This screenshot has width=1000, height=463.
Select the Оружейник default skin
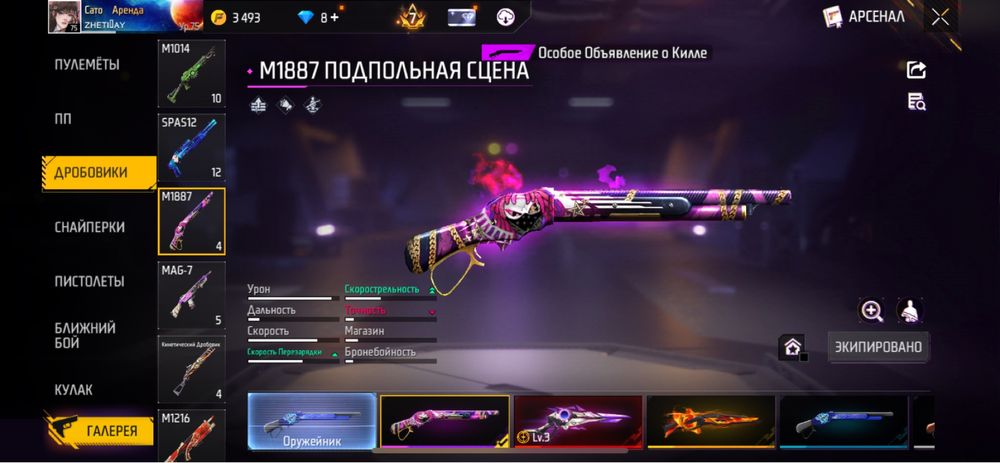coord(312,420)
